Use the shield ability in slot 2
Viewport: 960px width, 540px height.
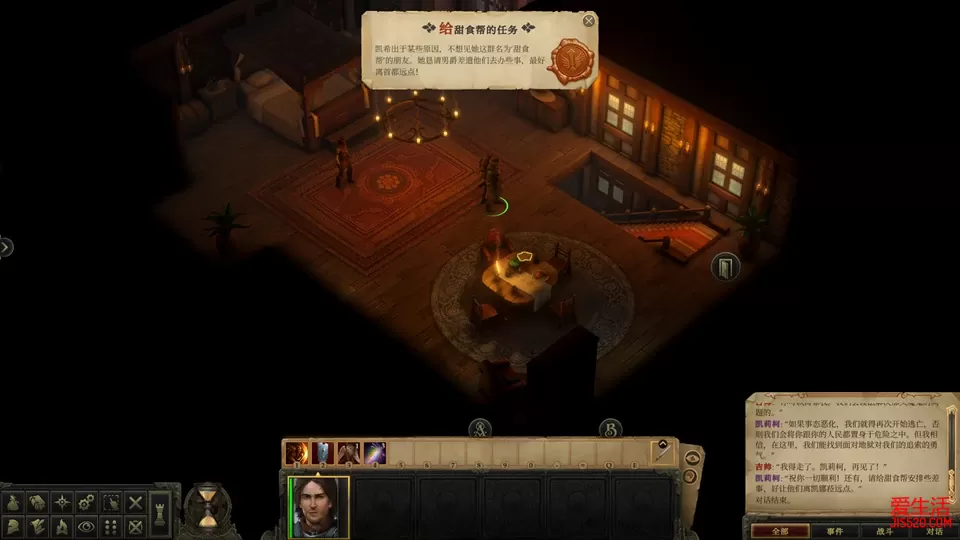pyautogui.click(x=323, y=453)
